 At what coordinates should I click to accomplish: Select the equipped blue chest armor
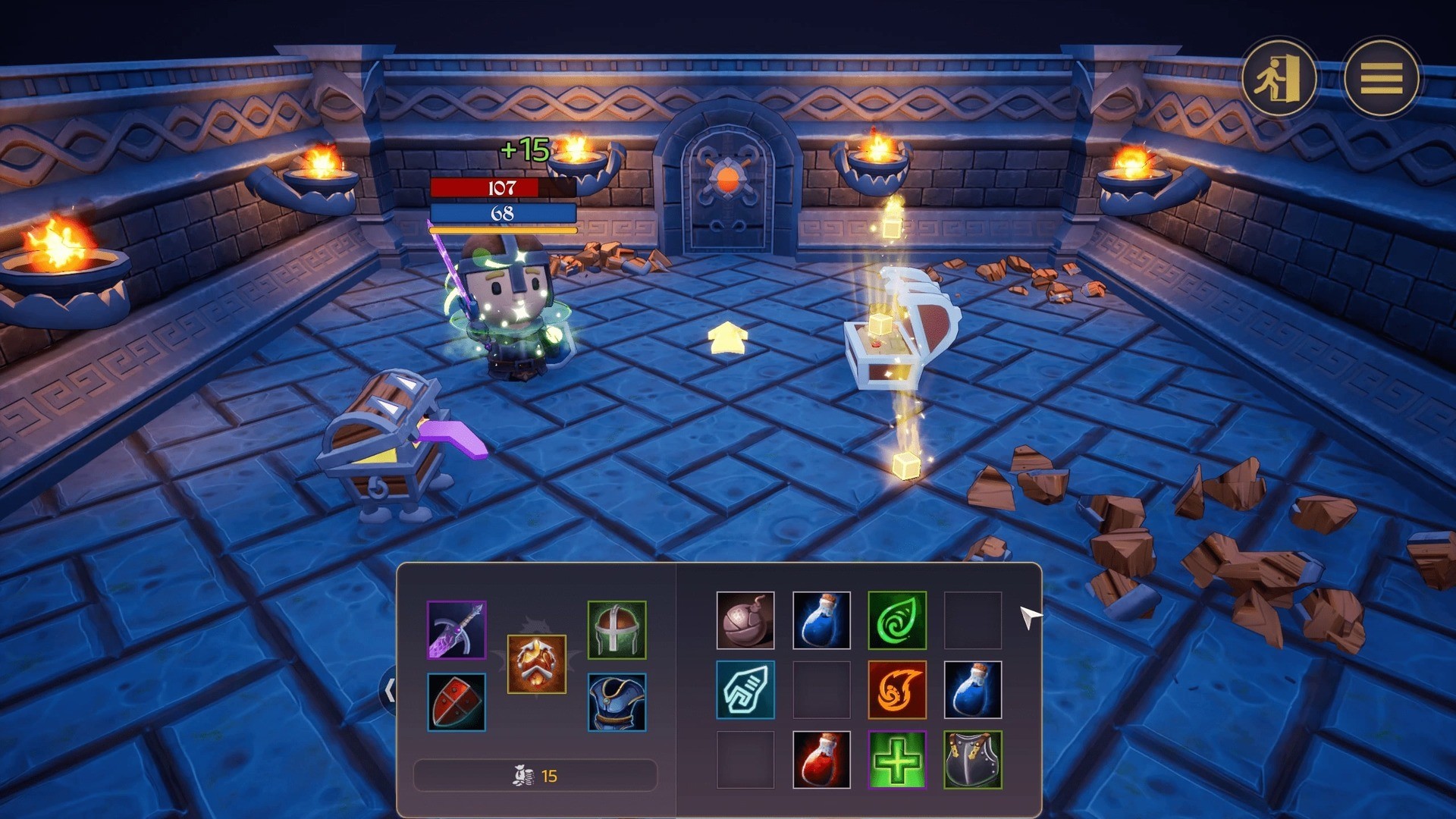[617, 702]
